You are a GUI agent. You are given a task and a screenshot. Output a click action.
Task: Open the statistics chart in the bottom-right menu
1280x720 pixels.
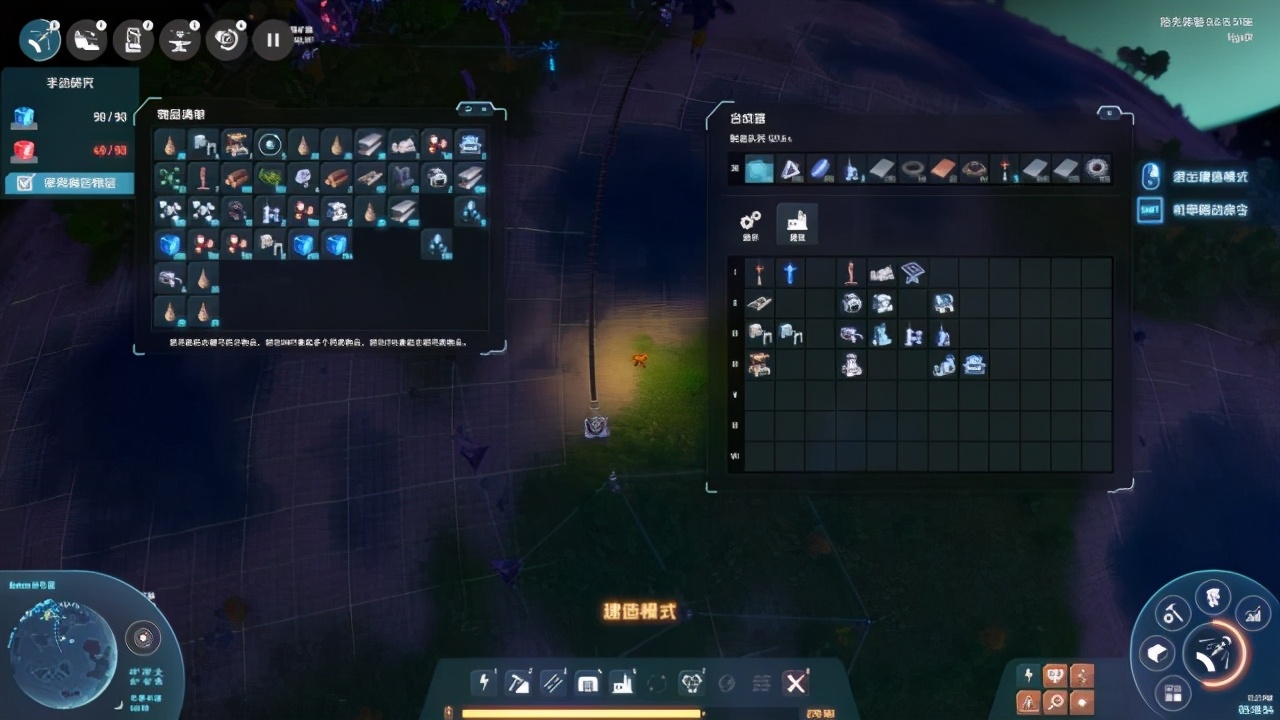1253,615
